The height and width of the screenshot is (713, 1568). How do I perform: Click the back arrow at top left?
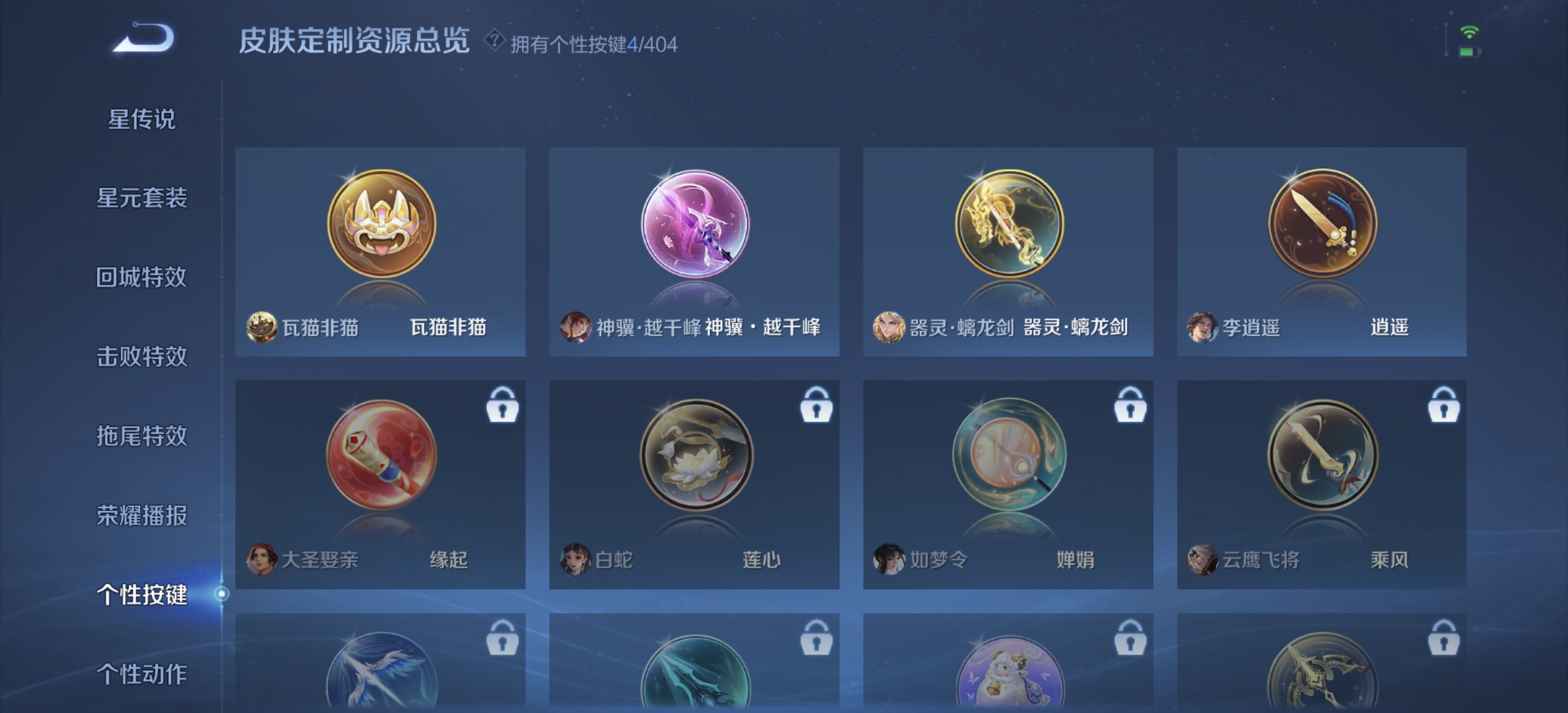141,38
